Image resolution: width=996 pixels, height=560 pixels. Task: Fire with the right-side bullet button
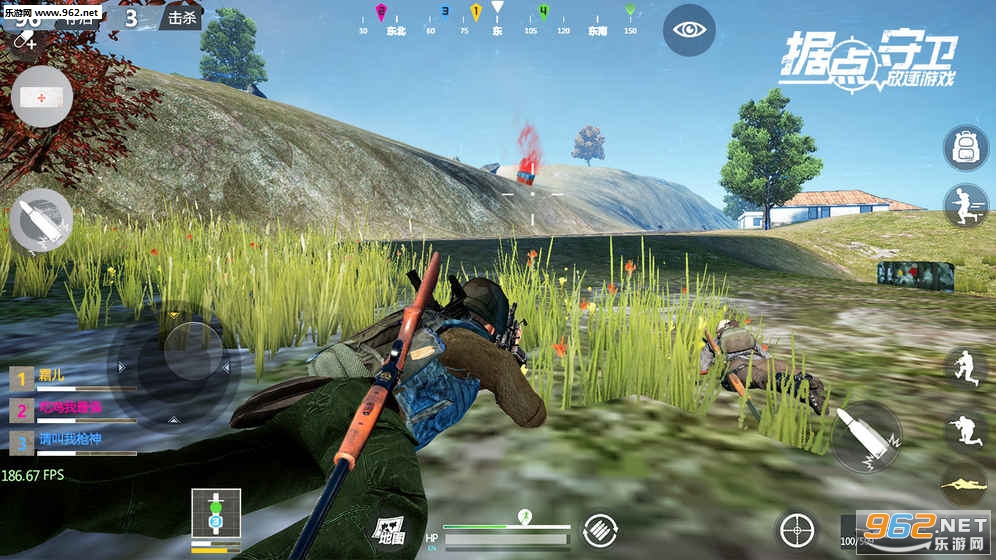click(866, 437)
